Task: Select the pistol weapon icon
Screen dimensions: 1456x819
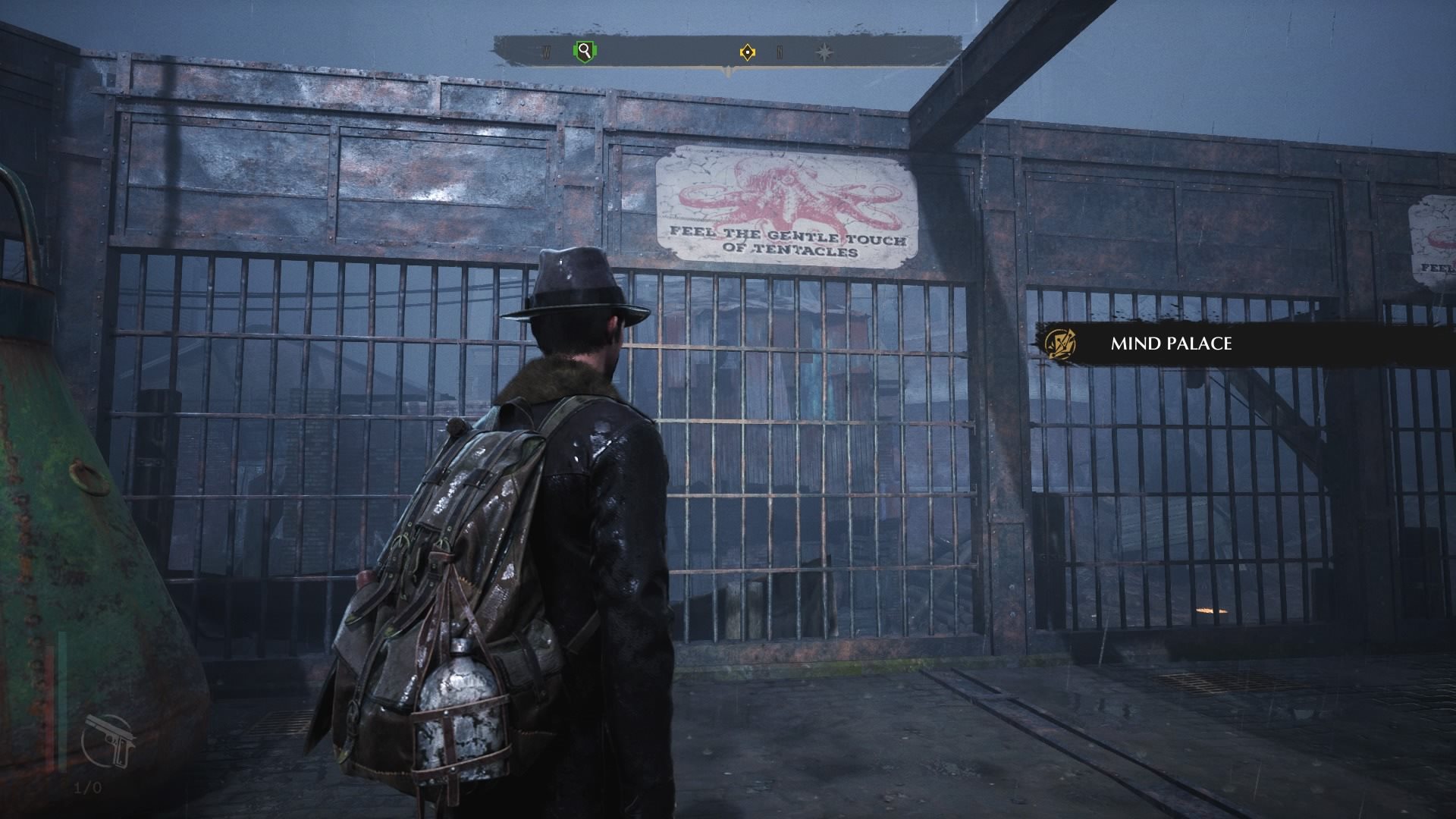Action: pyautogui.click(x=111, y=741)
